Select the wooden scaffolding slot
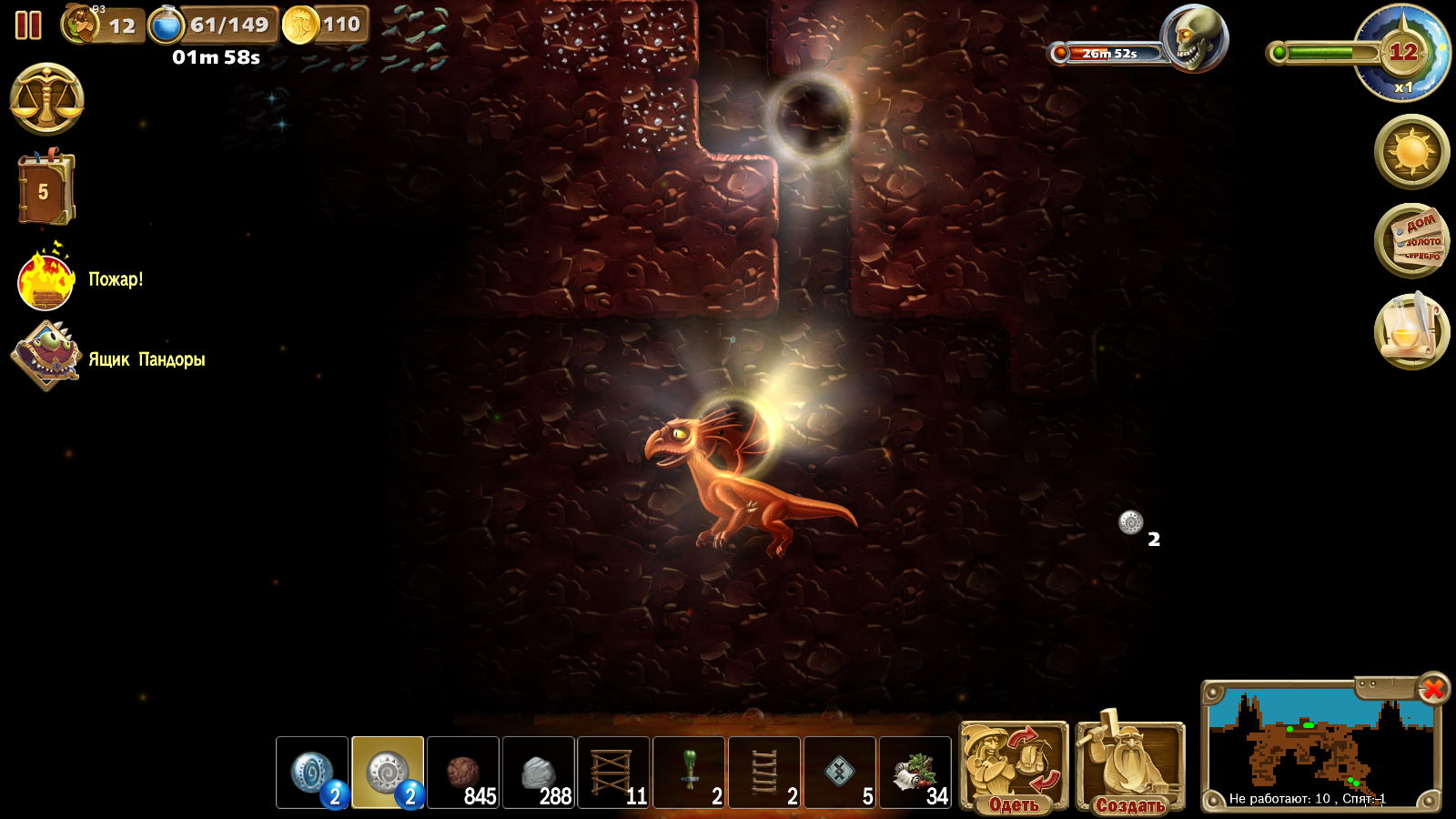The height and width of the screenshot is (819, 1456). point(614,773)
